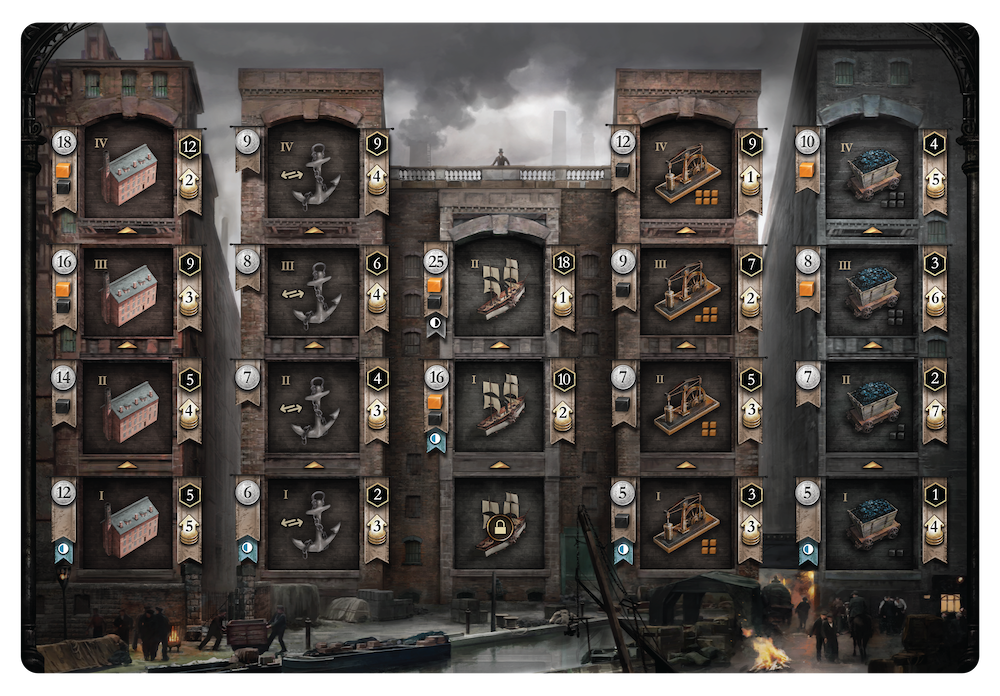The width and height of the screenshot is (1000, 696).
Task: Select the level IV iron works tile
Action: (685, 172)
